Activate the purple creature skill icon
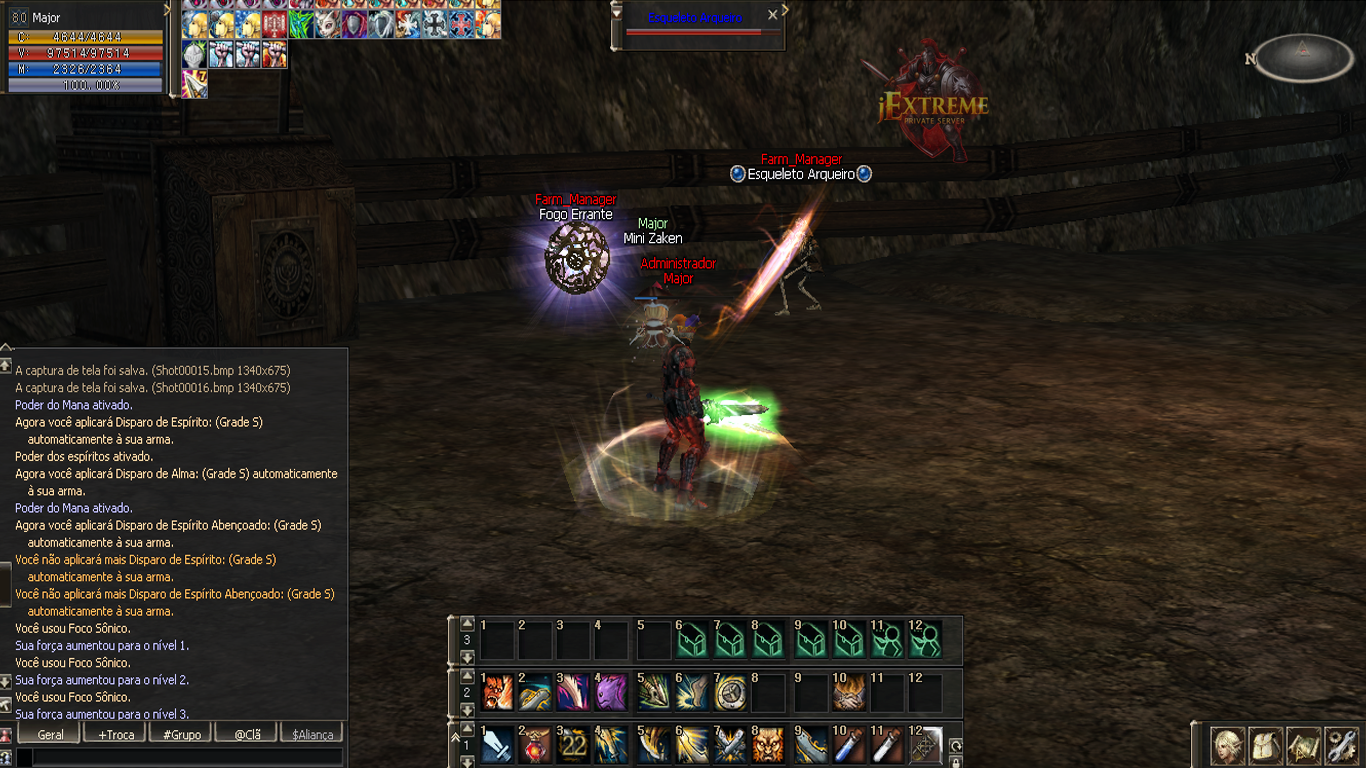Screen dimensions: 1366x768 pos(611,691)
